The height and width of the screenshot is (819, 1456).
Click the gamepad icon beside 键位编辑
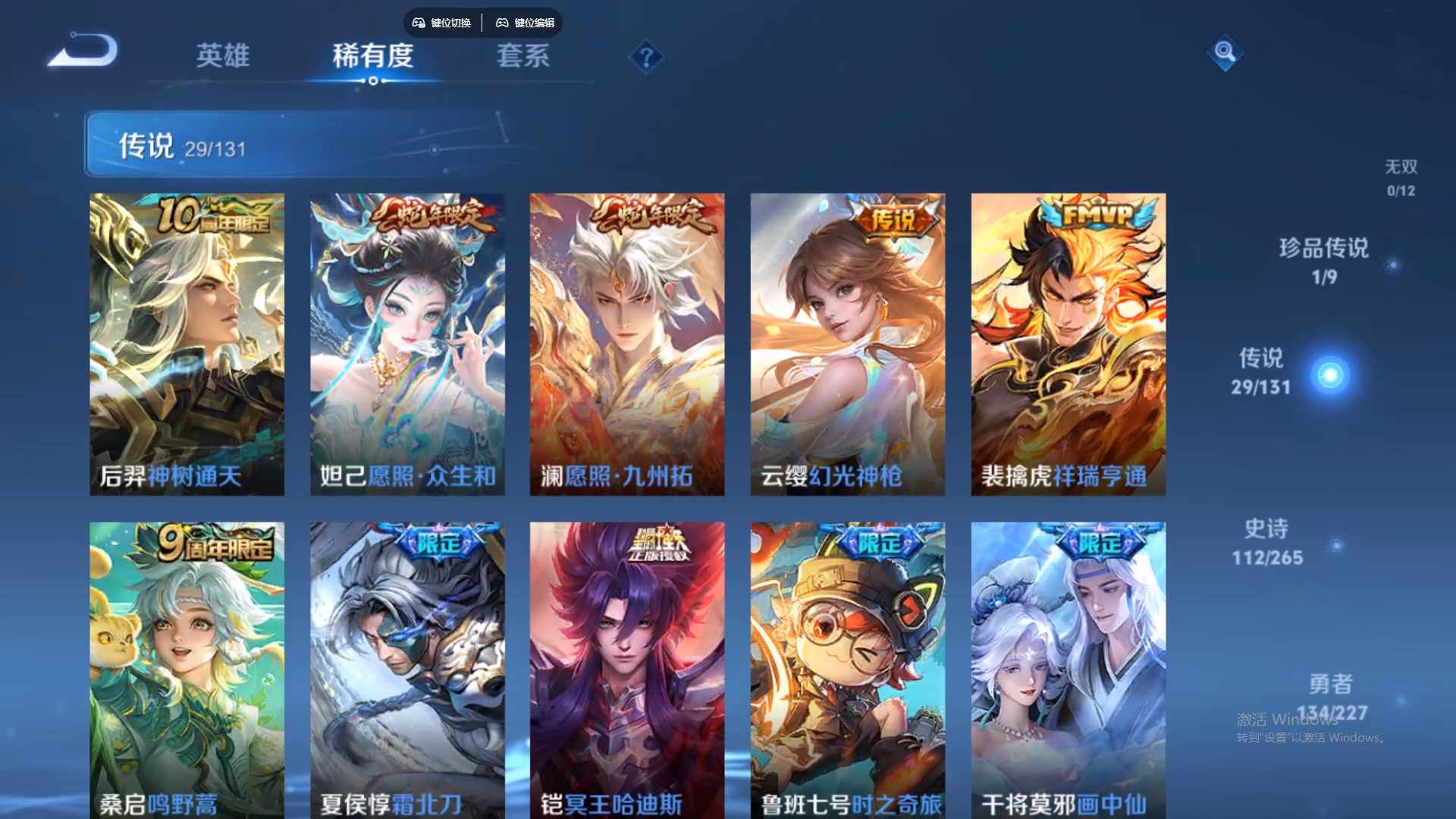(x=503, y=23)
